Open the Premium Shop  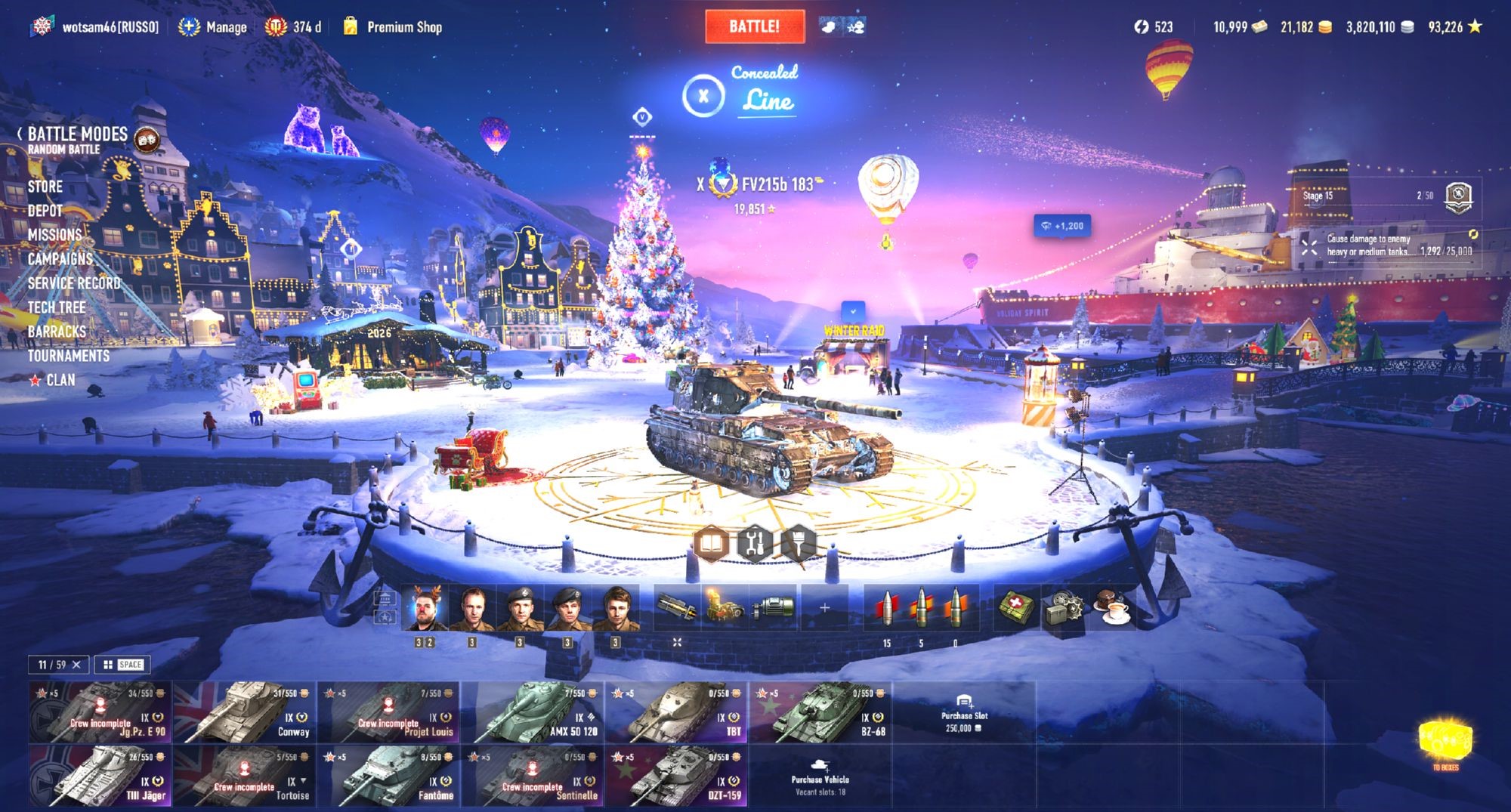[403, 27]
